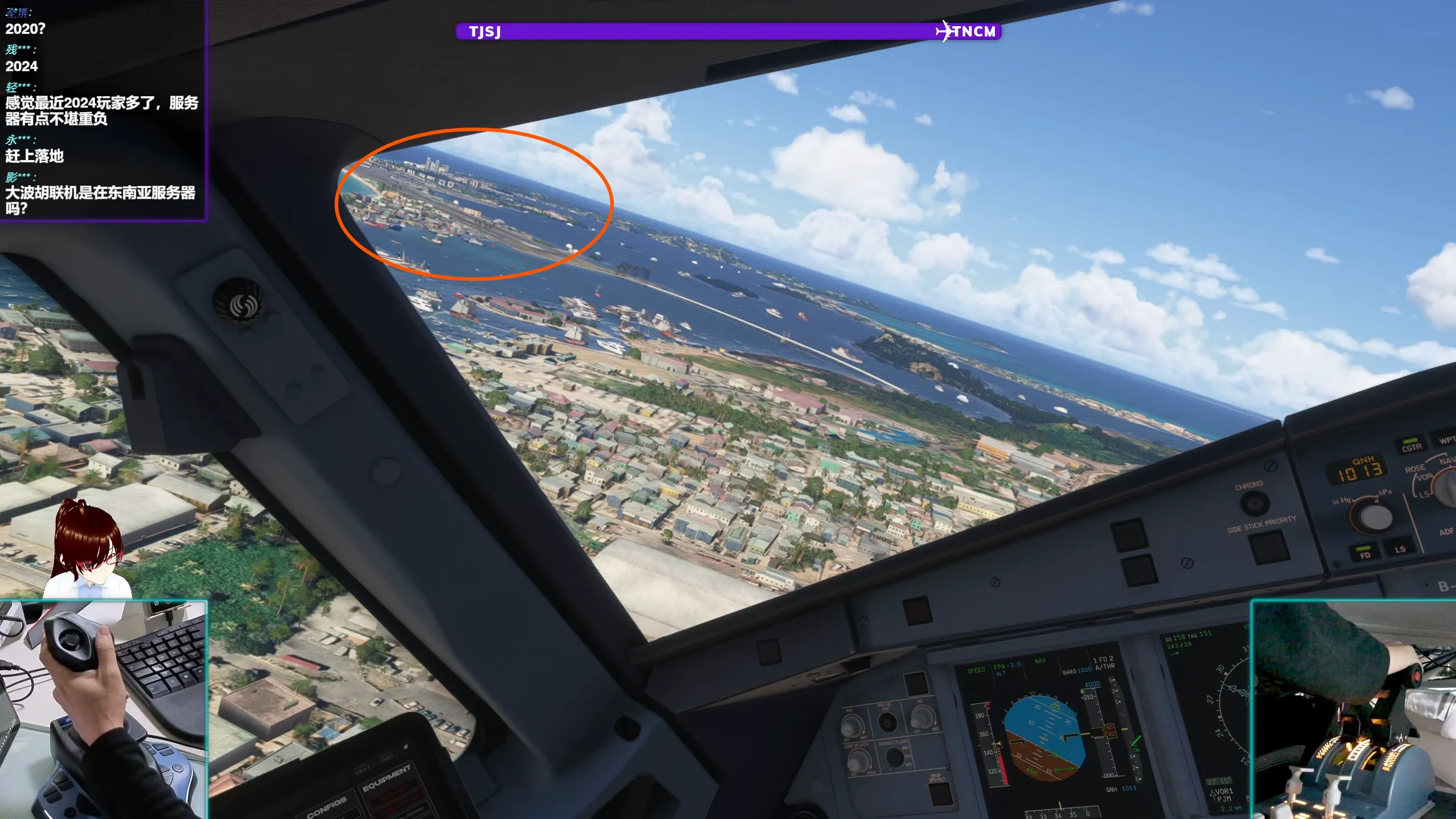This screenshot has height=819, width=1456.
Task: Push the LS button beside FD
Action: [1400, 548]
